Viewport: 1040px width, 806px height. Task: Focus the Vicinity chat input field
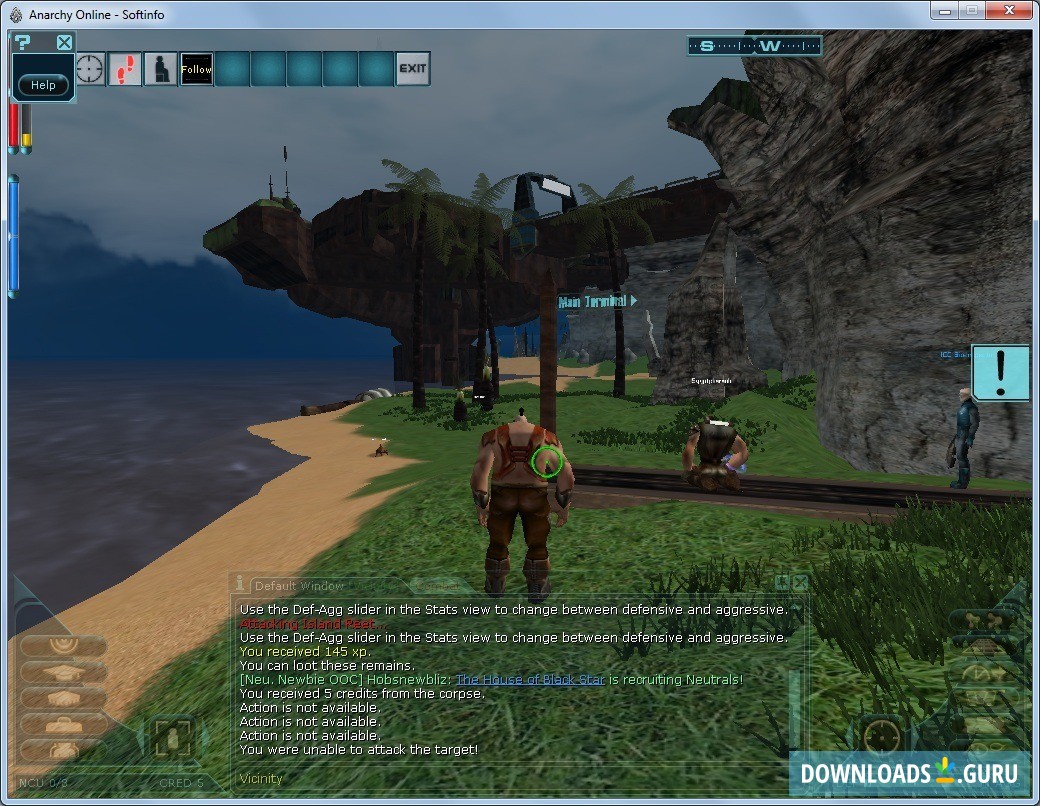coord(500,778)
